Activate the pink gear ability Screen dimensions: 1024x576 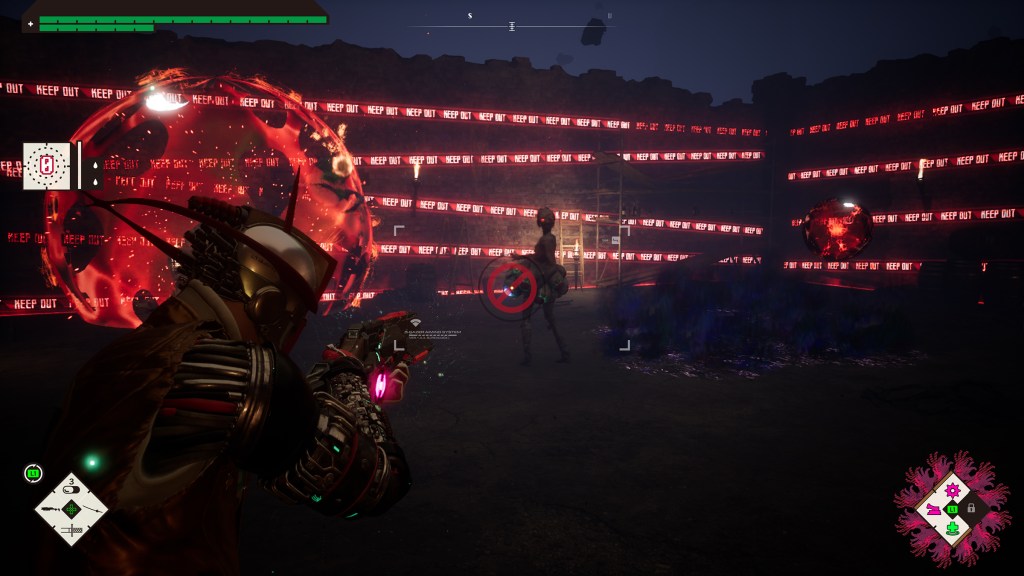coord(952,490)
